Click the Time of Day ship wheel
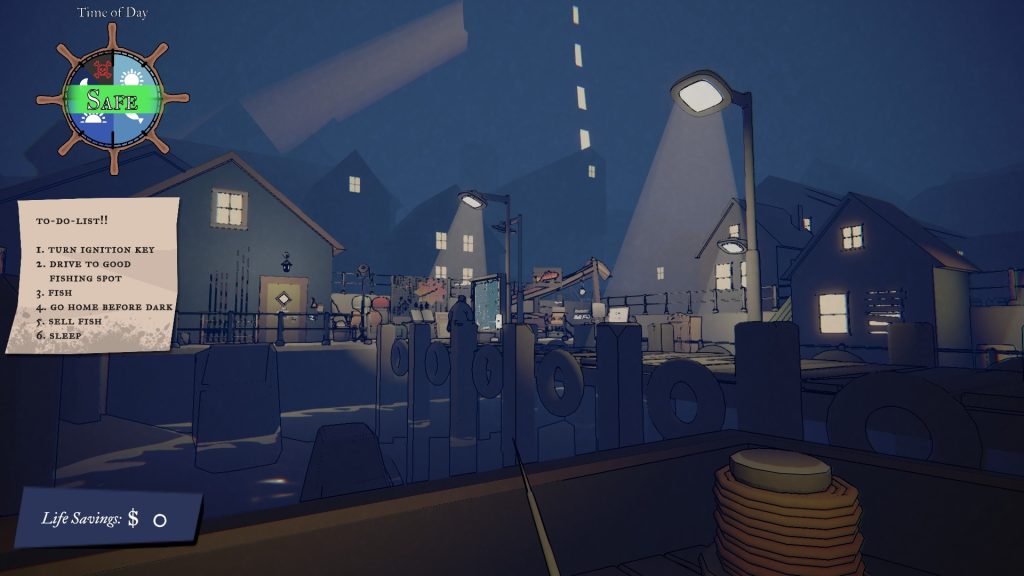 coord(112,99)
